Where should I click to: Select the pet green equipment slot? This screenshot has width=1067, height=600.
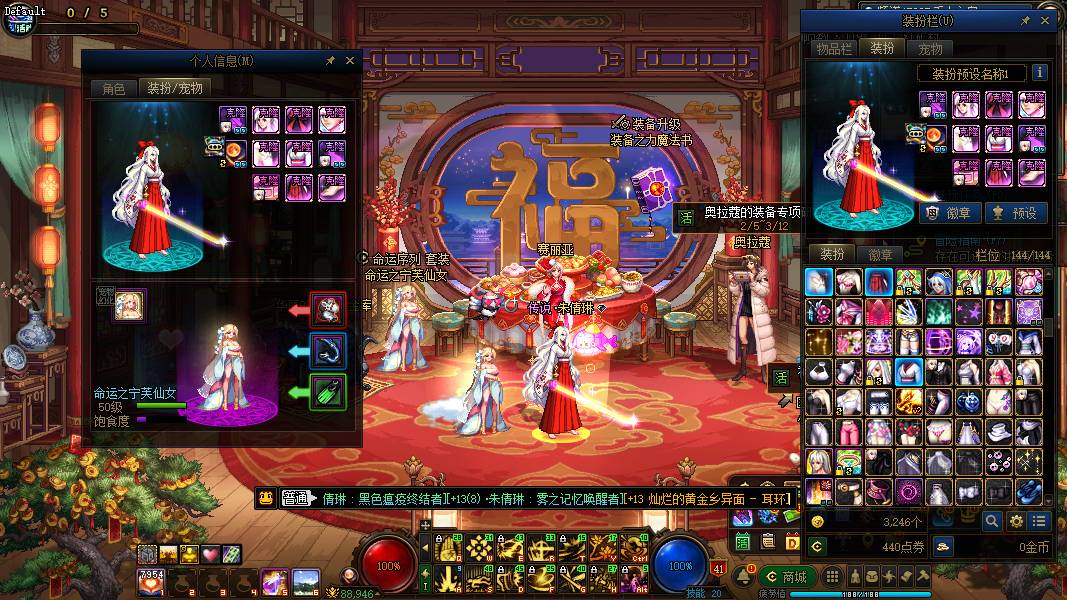coord(328,391)
